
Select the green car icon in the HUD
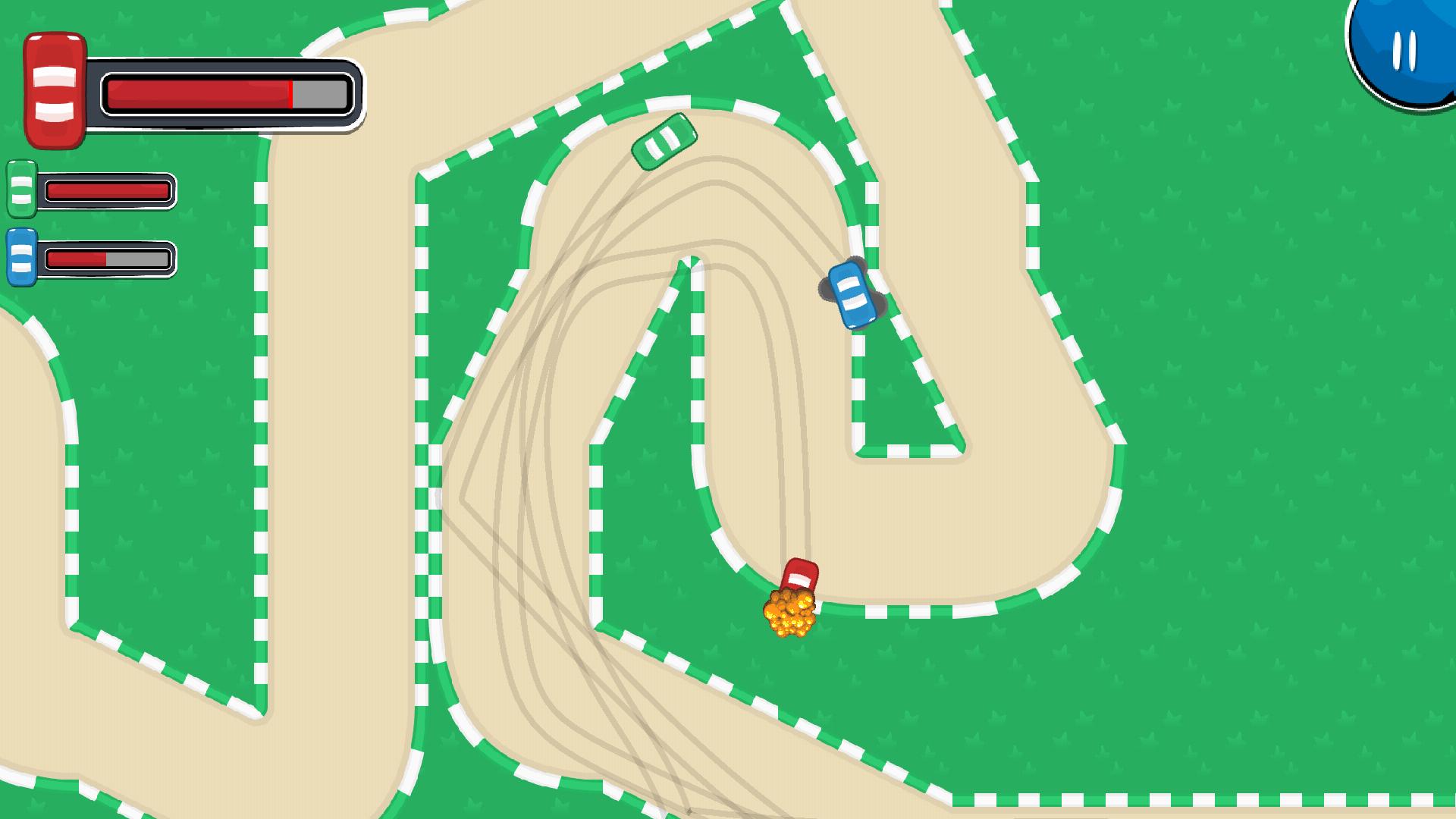point(20,188)
